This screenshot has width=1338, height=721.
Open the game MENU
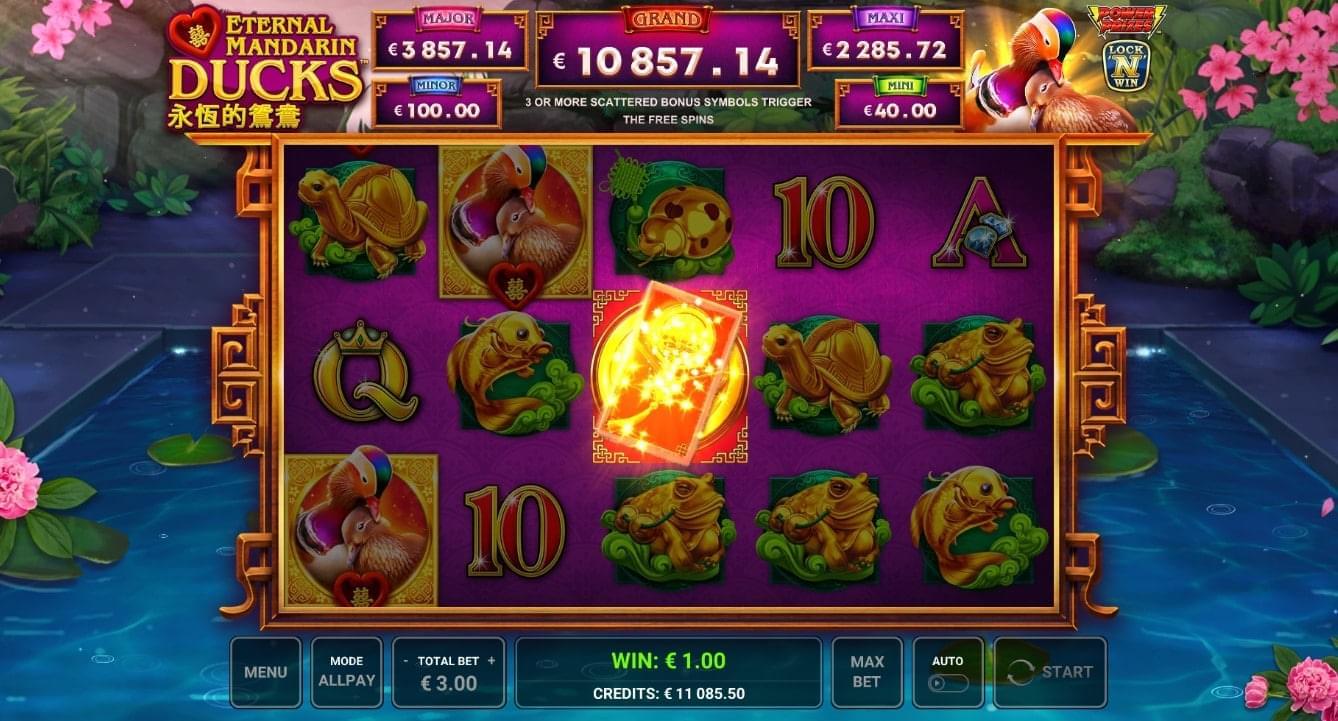pos(265,672)
